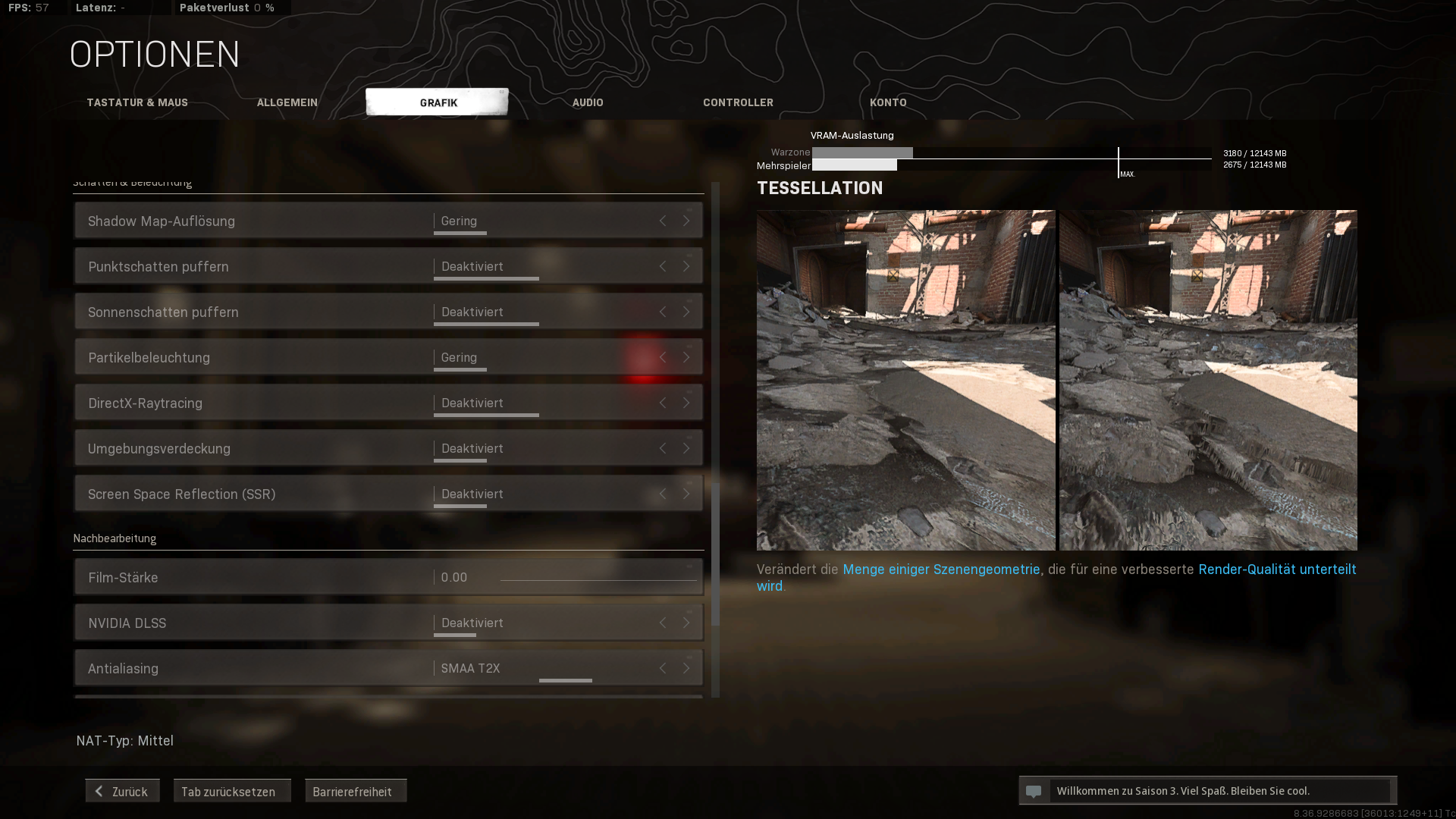Viewport: 1456px width, 819px height.
Task: Open the Tastatur & Maus section
Action: point(137,102)
